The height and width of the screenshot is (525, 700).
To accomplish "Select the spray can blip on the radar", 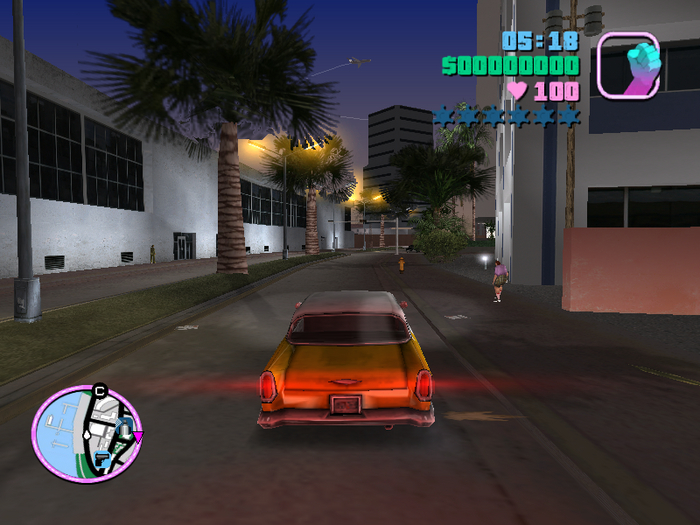I will point(124,428).
